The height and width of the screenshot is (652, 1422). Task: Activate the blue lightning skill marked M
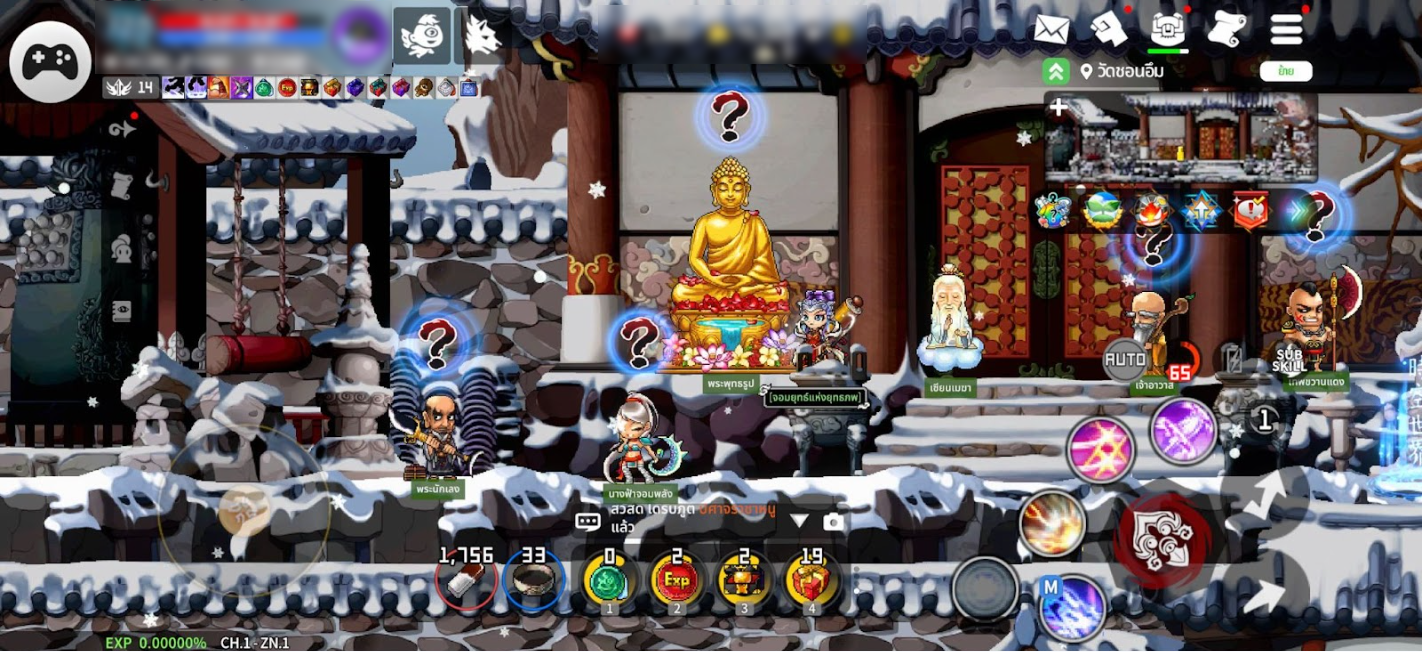point(1073,606)
